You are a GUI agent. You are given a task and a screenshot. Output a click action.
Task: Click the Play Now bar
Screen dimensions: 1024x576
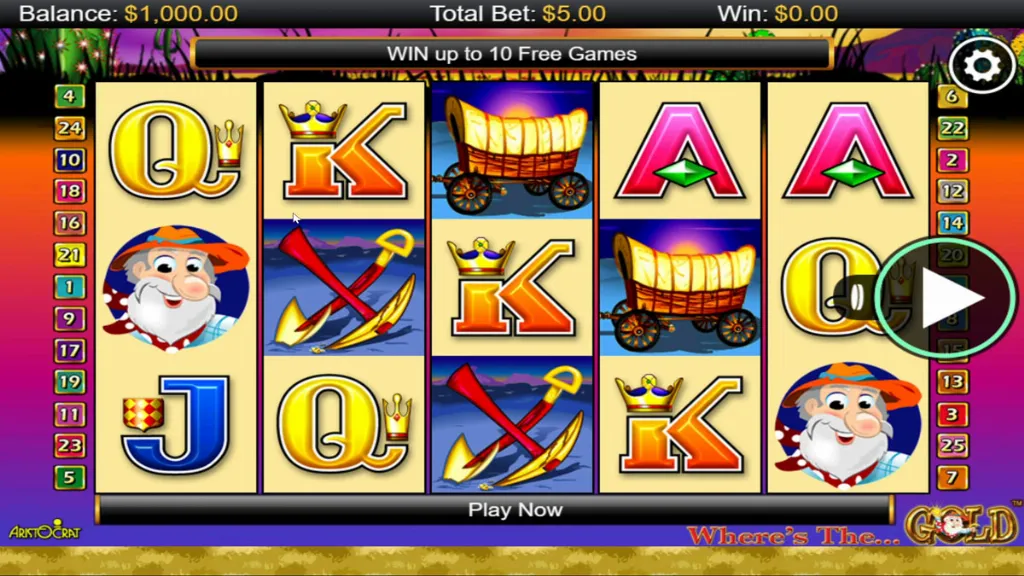515,509
